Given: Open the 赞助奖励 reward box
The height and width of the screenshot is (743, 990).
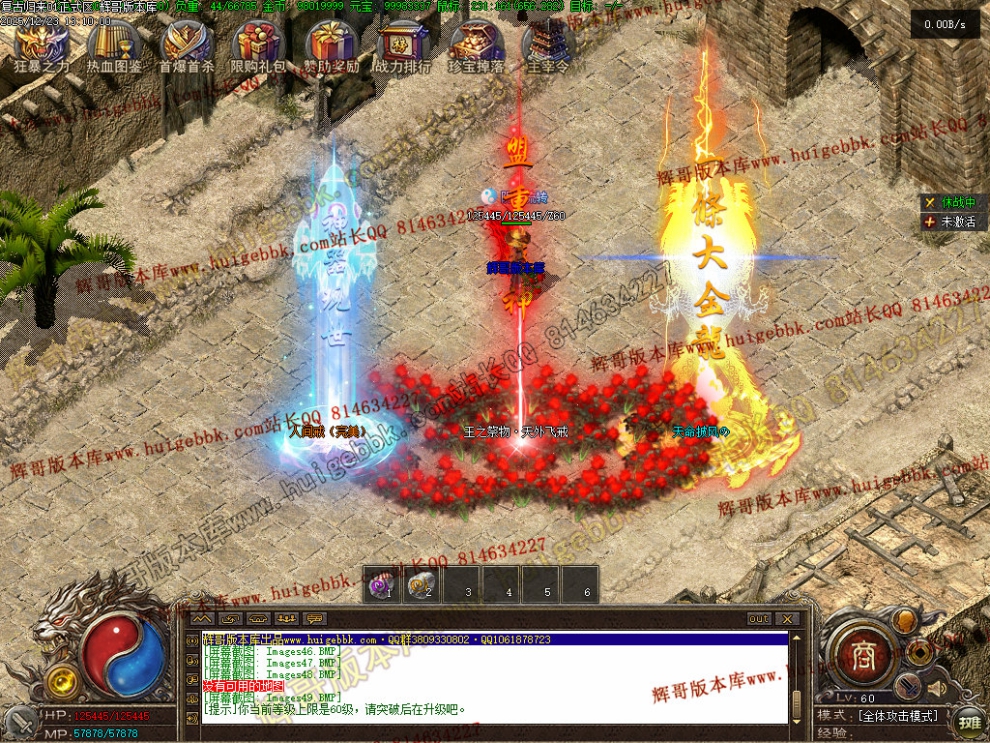Looking at the screenshot, I should point(331,45).
